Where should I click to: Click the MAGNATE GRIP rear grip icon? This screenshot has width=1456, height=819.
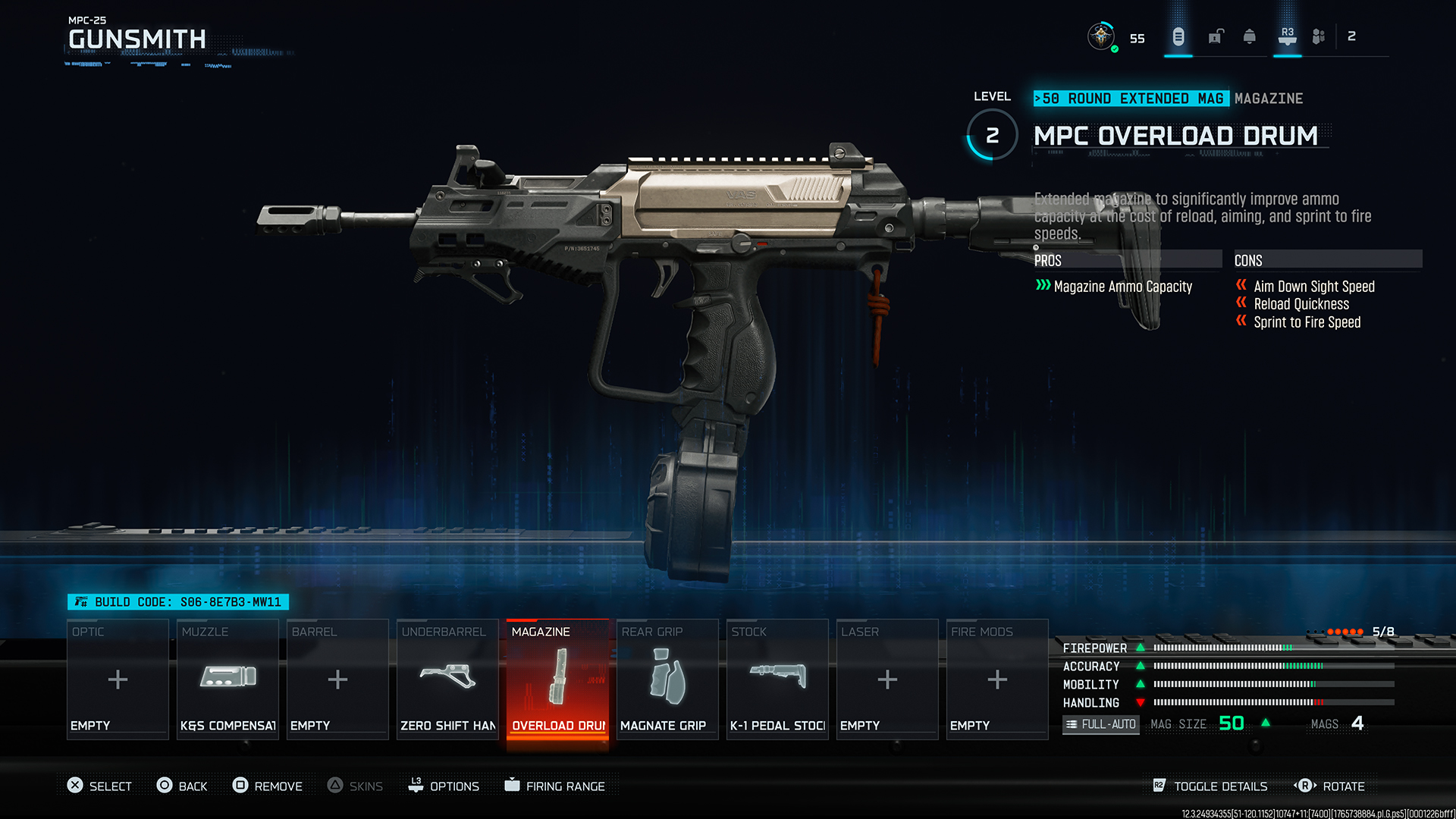(x=667, y=677)
